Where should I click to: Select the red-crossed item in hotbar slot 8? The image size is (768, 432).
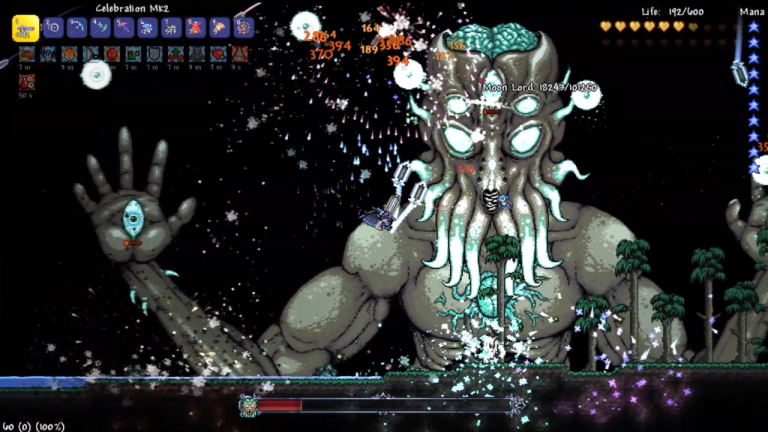click(x=195, y=27)
